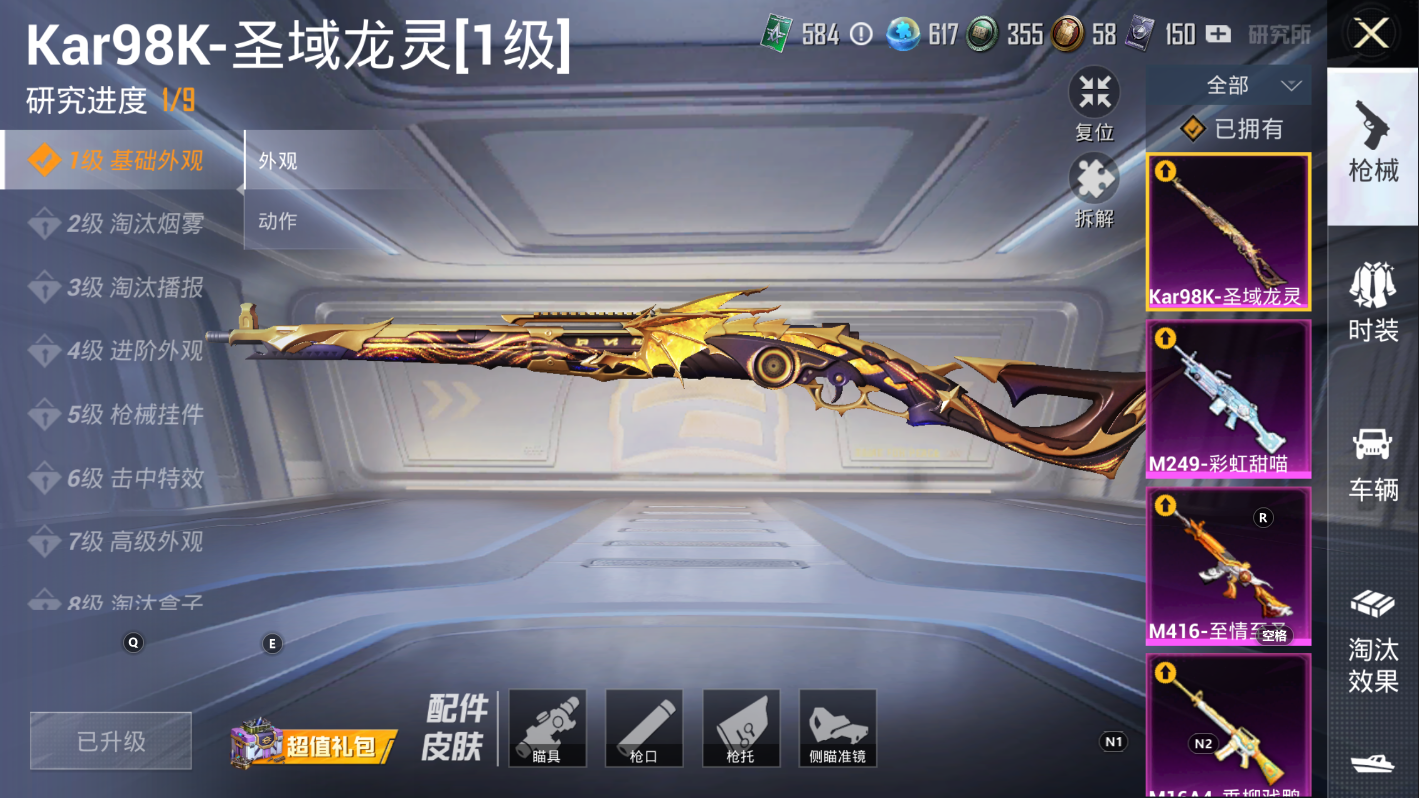Pick the M416 orange skin thumbnail
Screen dimensions: 1419x798
(x=1228, y=566)
